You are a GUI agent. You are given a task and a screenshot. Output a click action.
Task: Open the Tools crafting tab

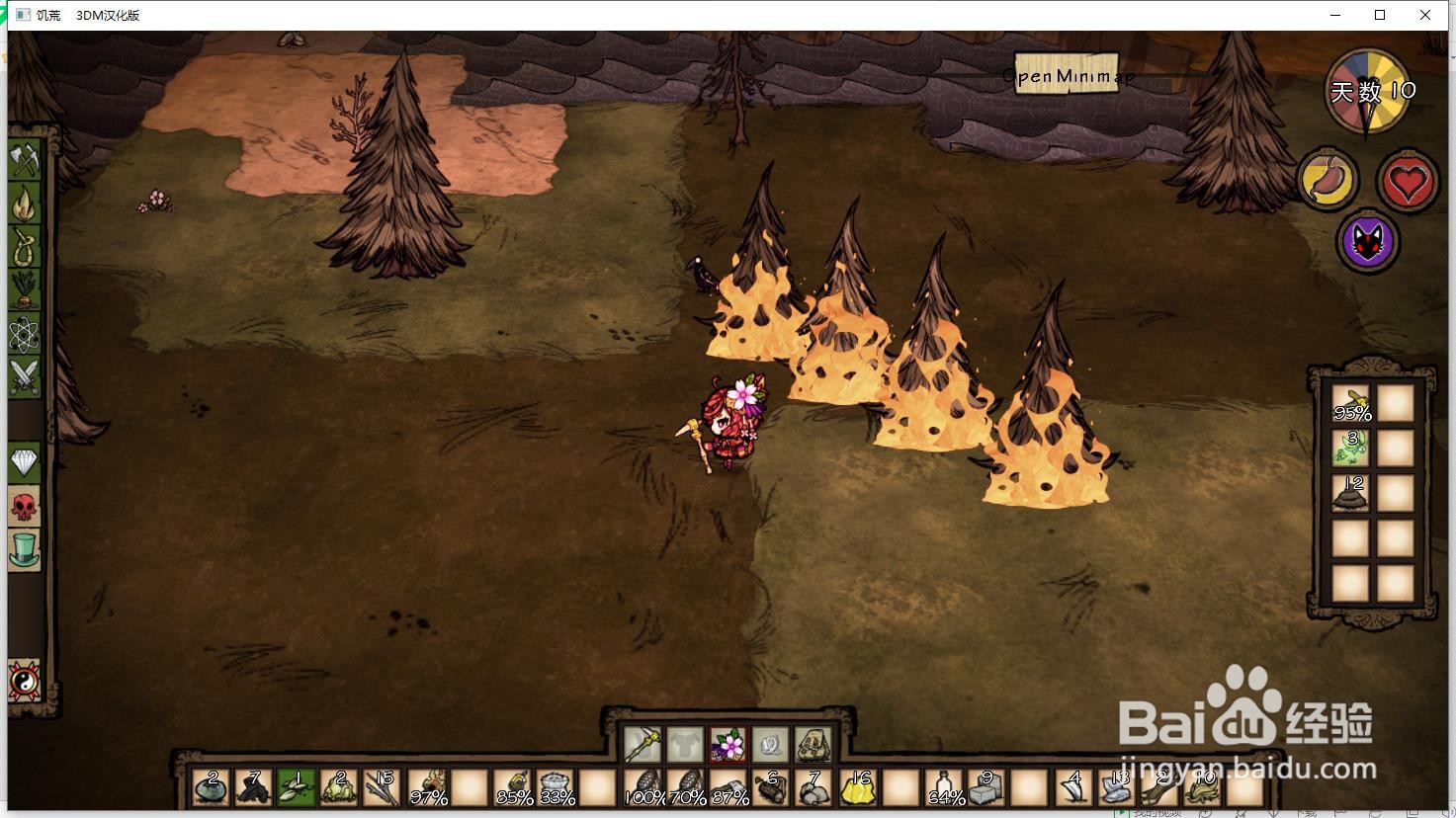[x=25, y=159]
